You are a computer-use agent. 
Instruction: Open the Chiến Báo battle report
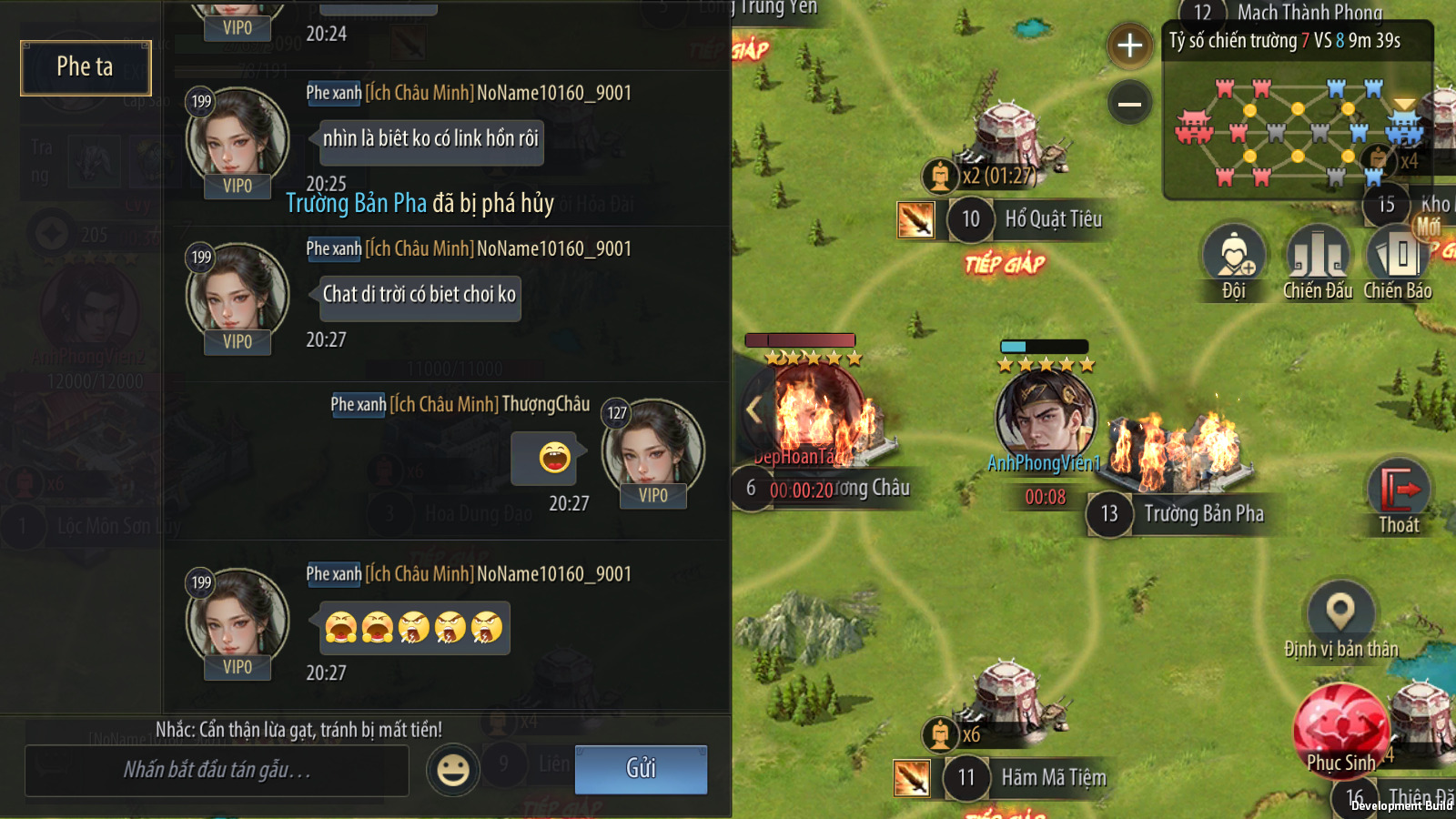pos(1398,259)
